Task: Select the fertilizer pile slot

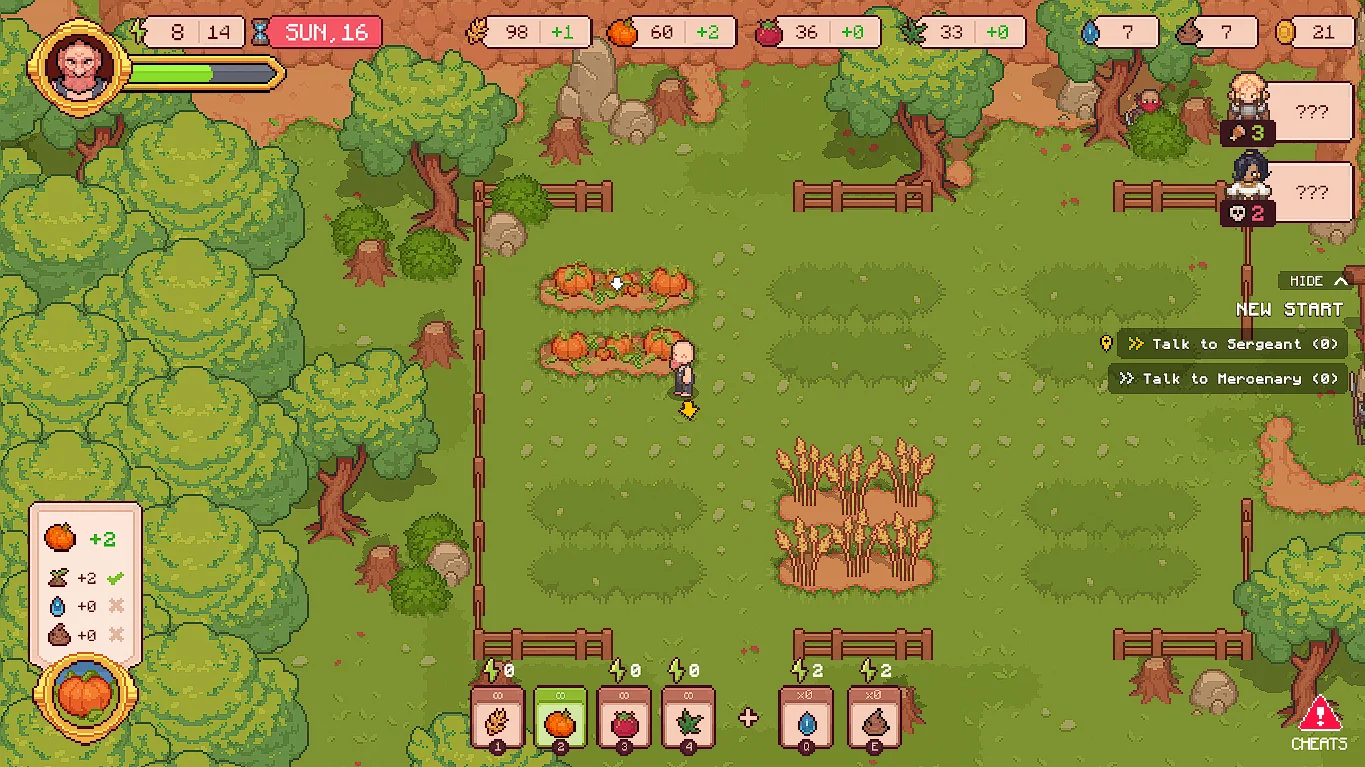Action: click(x=874, y=718)
